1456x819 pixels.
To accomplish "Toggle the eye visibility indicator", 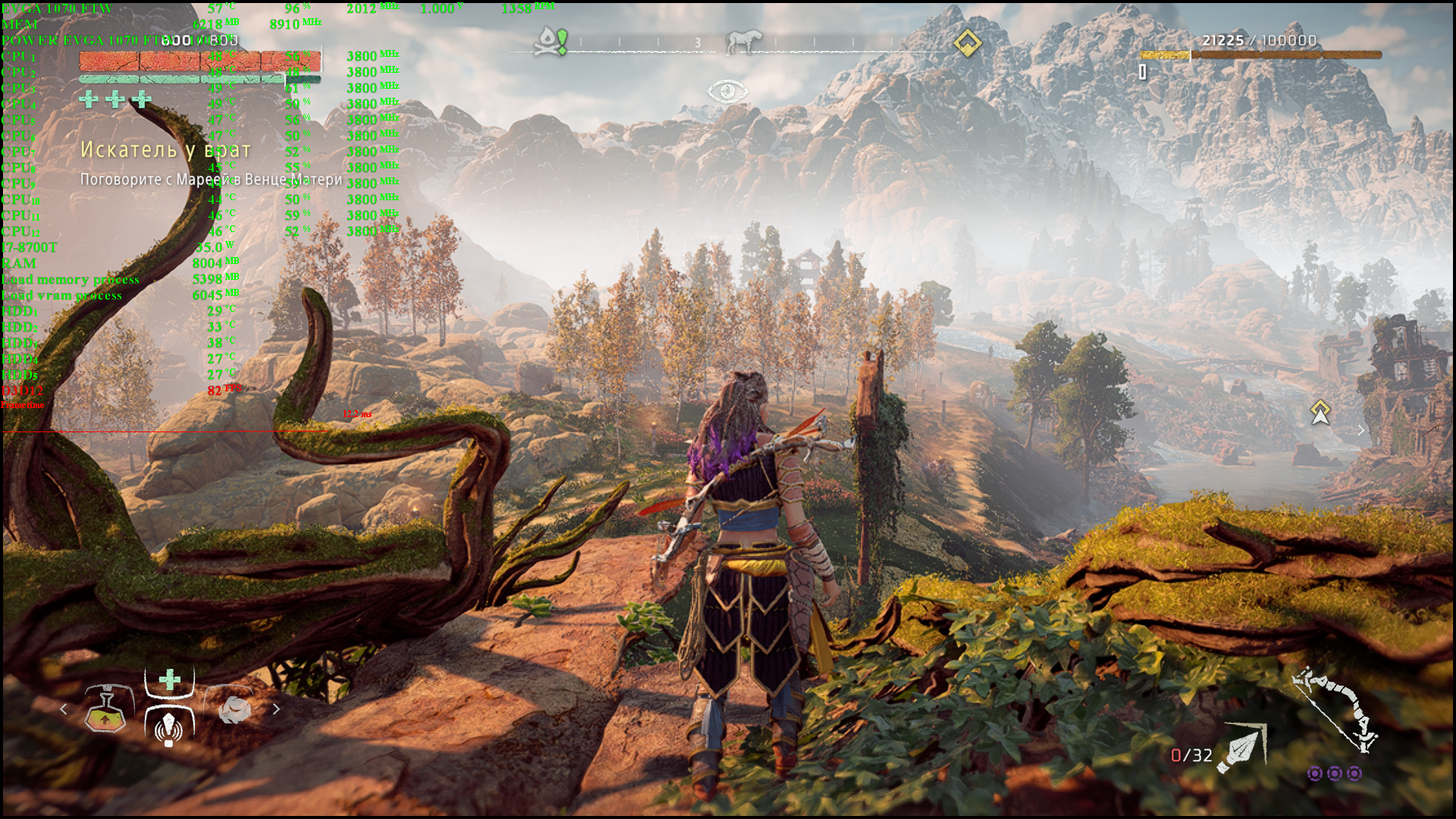I will (727, 92).
